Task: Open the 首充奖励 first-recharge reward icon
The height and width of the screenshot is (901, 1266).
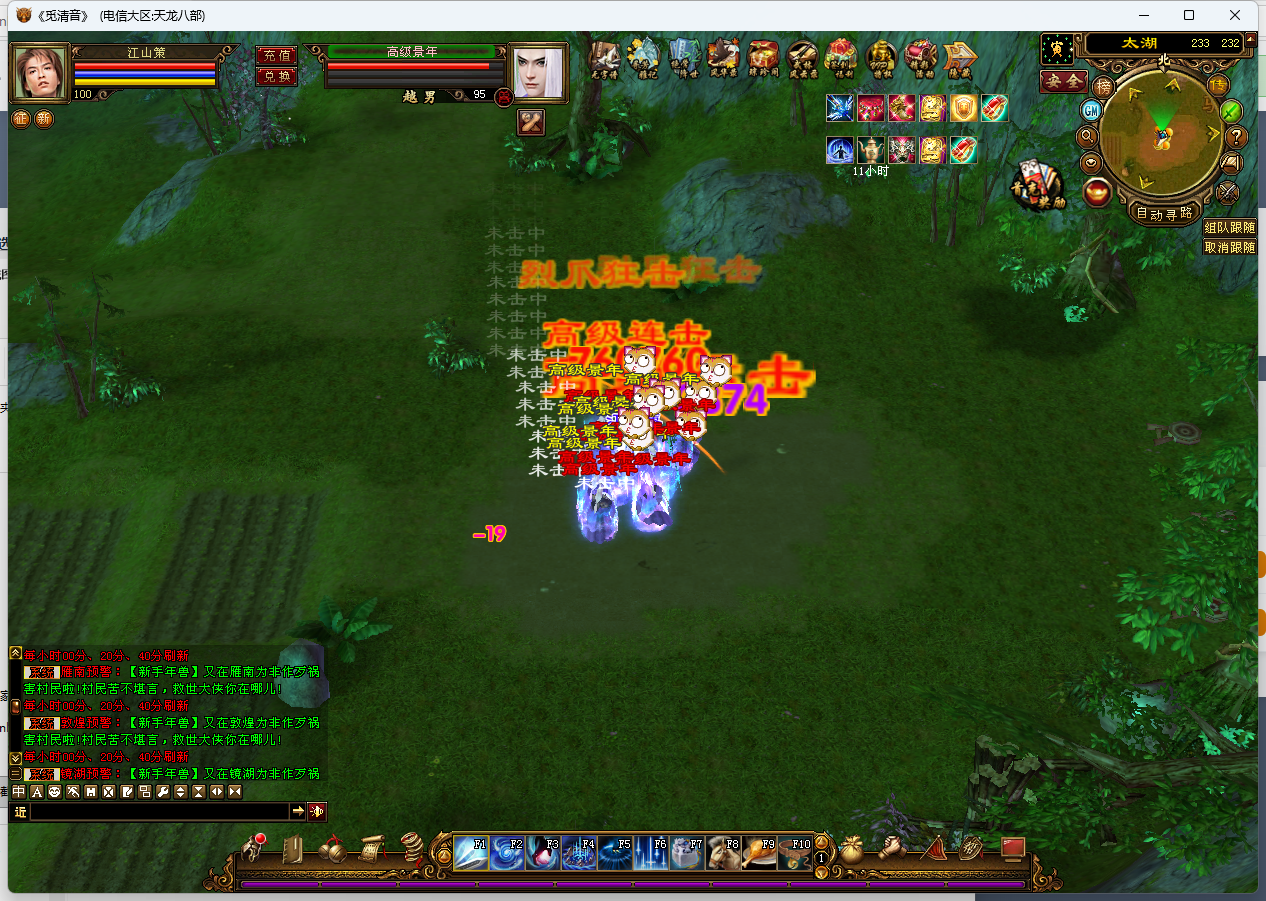Action: 1037,187
